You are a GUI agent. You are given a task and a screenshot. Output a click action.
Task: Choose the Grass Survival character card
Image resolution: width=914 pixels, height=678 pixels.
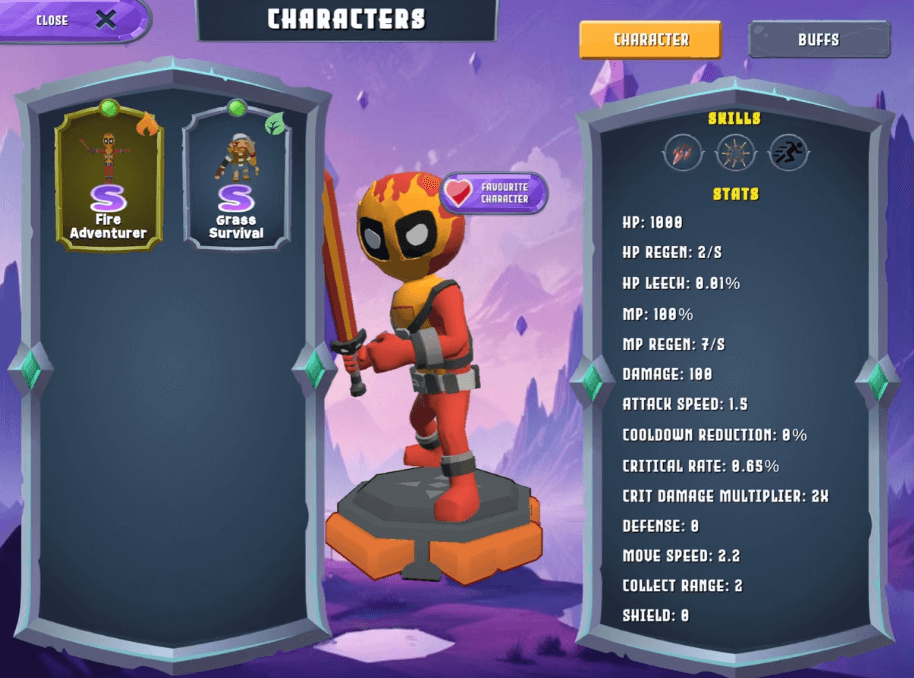pos(237,178)
